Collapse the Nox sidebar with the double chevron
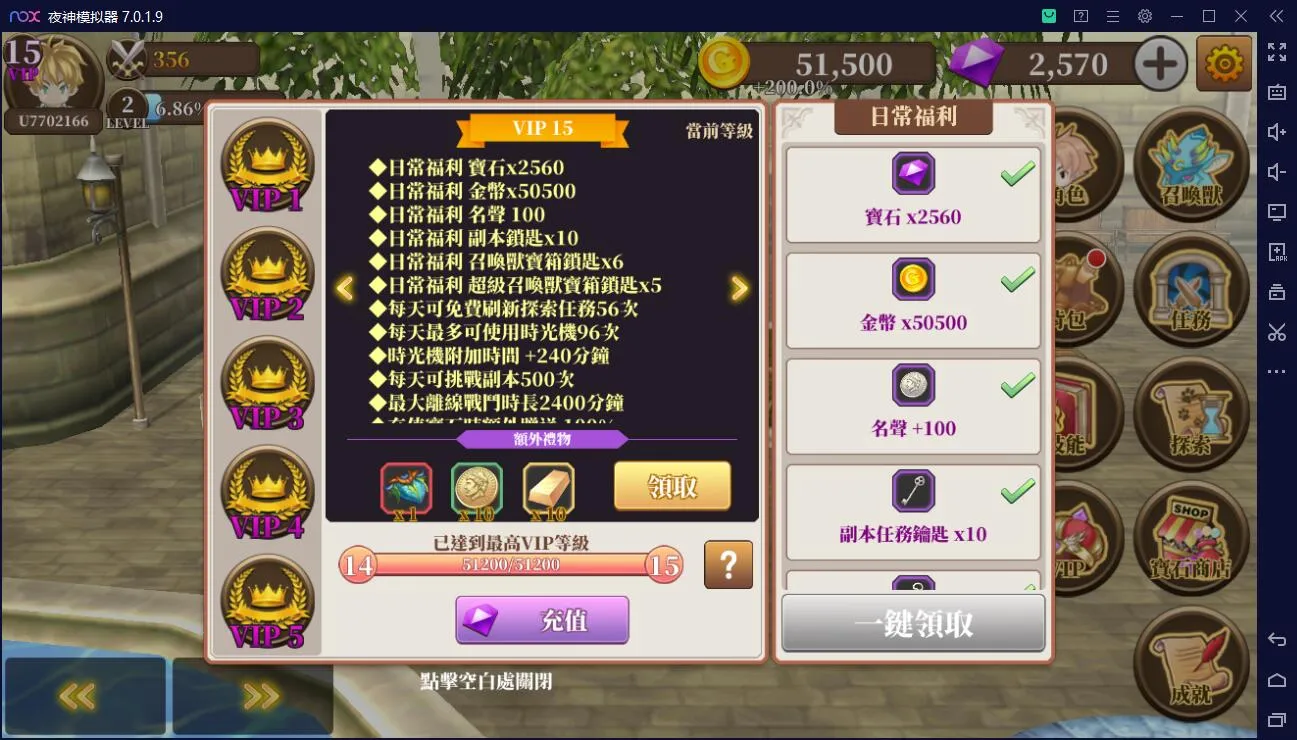Viewport: 1297px width, 740px height. point(1277,16)
